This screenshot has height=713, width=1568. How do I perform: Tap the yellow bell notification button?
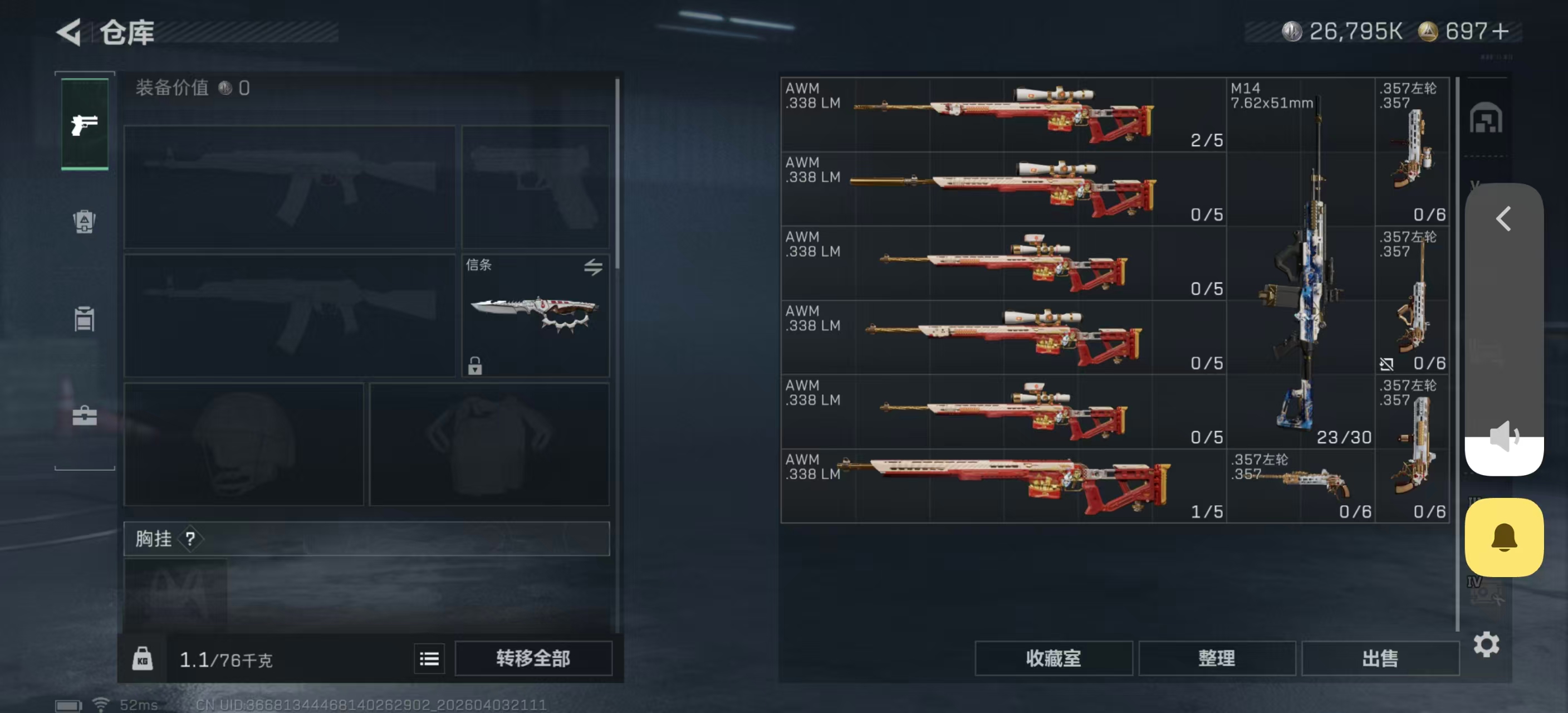(x=1503, y=537)
